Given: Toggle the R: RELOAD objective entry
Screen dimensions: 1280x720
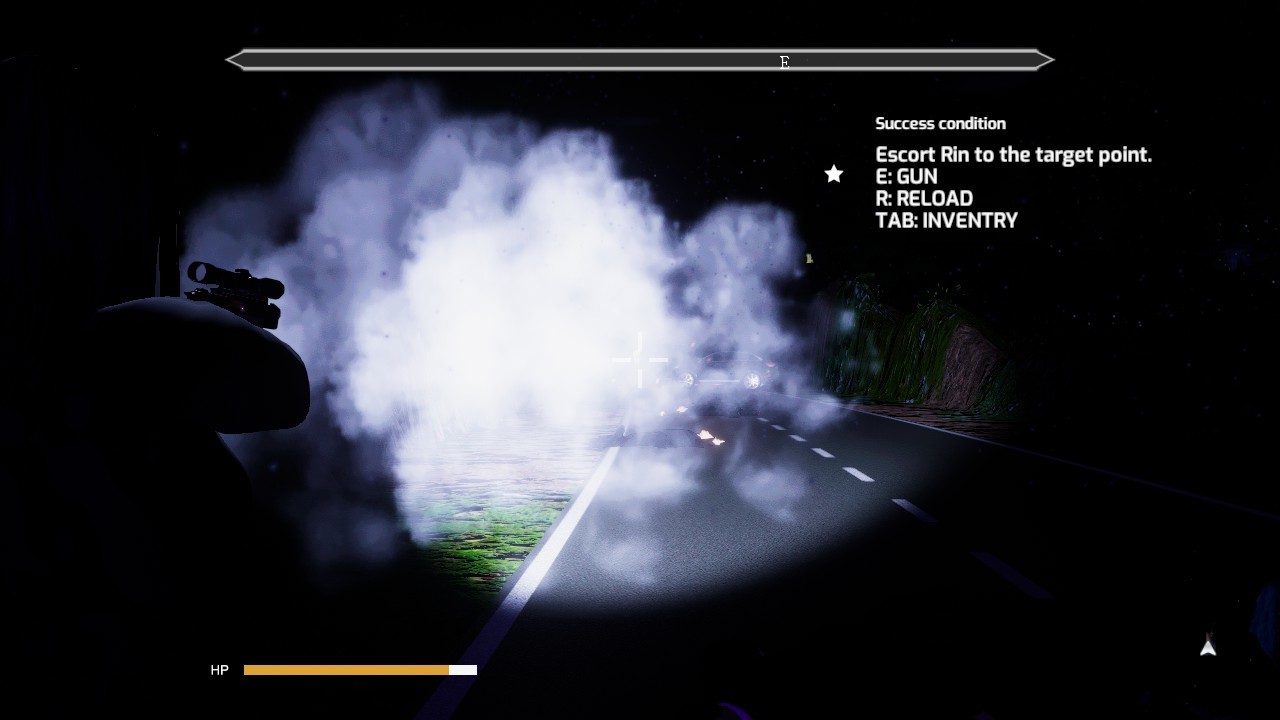Looking at the screenshot, I should (x=923, y=198).
